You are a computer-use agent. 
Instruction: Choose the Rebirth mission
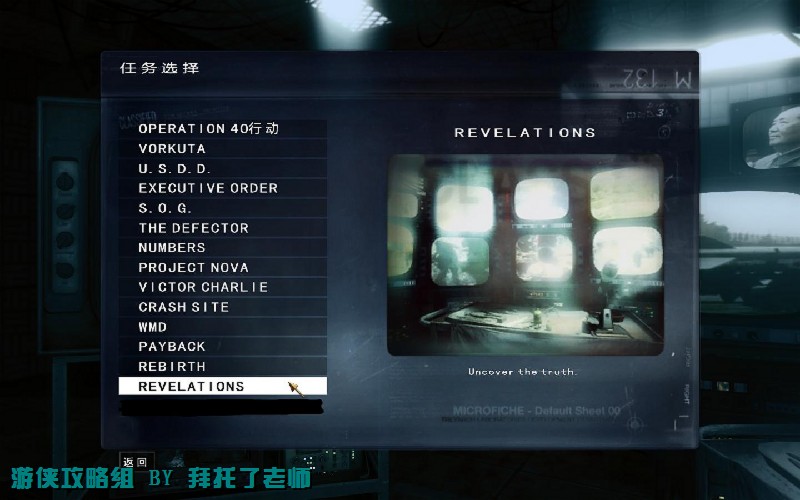(172, 367)
